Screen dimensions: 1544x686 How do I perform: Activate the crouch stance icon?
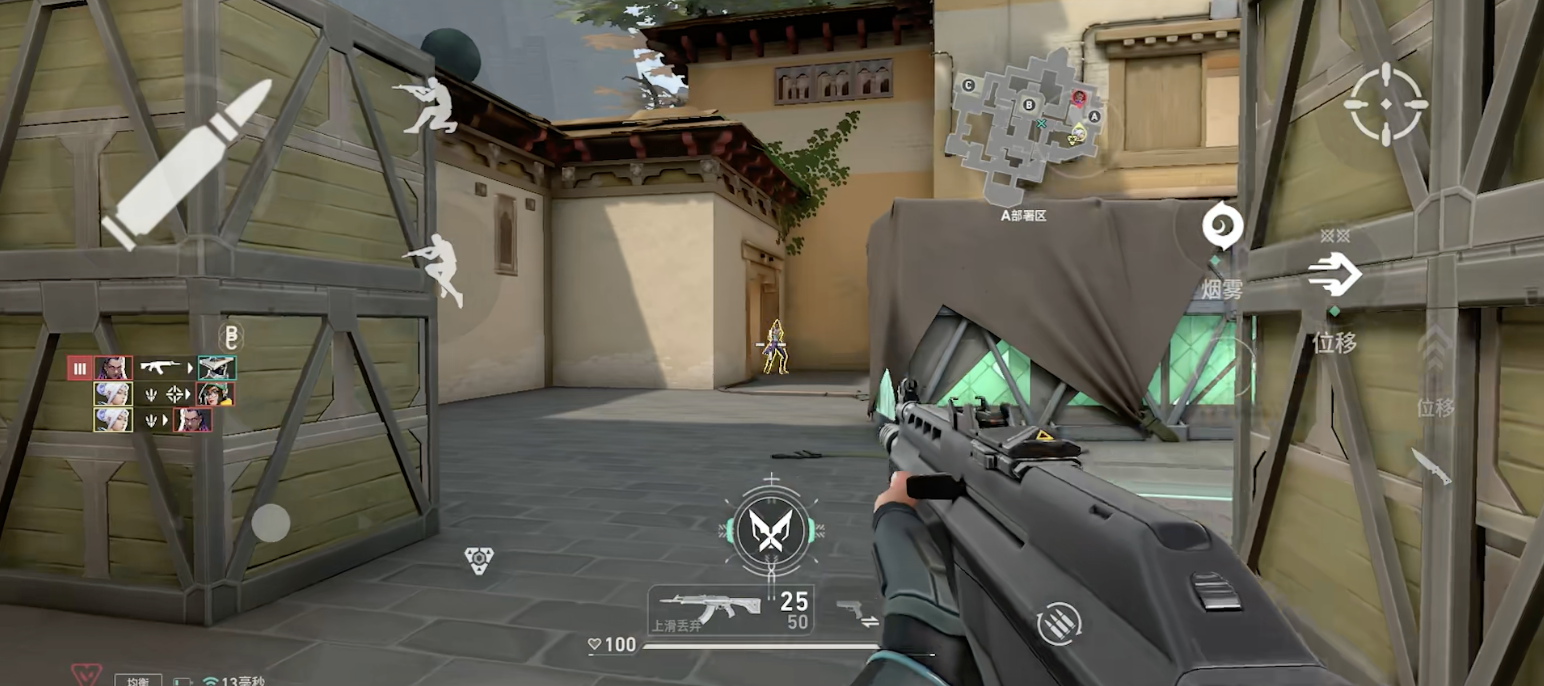pyautogui.click(x=428, y=105)
